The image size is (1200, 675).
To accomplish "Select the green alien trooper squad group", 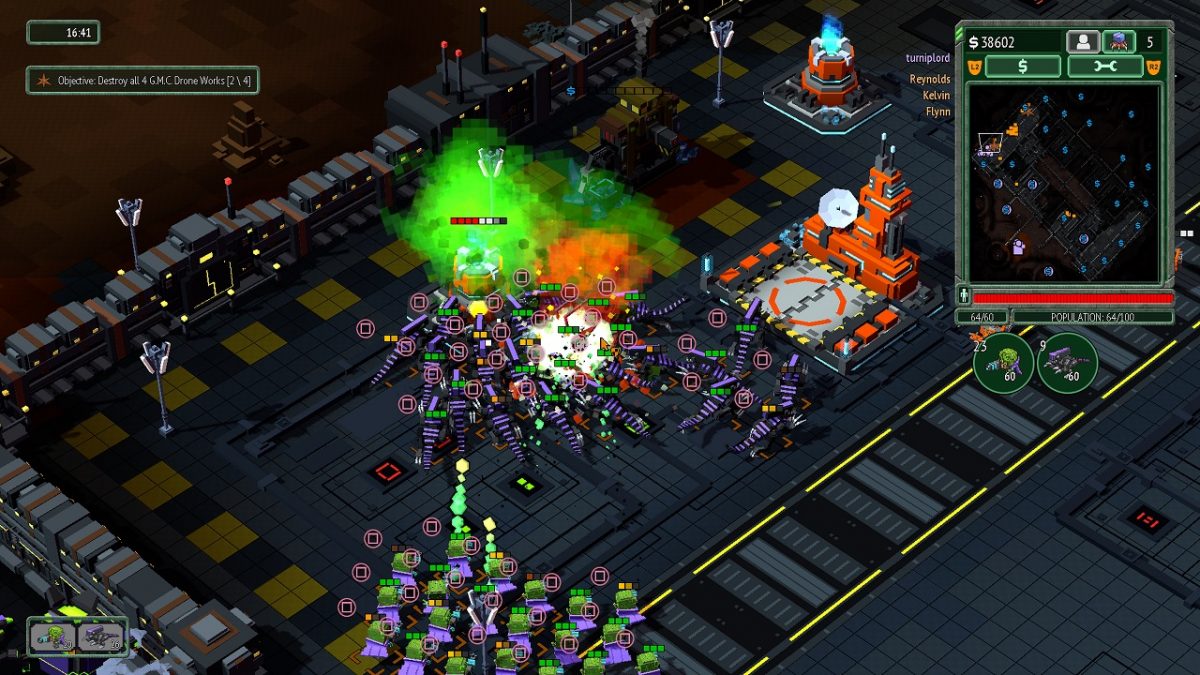I will pos(52,636).
